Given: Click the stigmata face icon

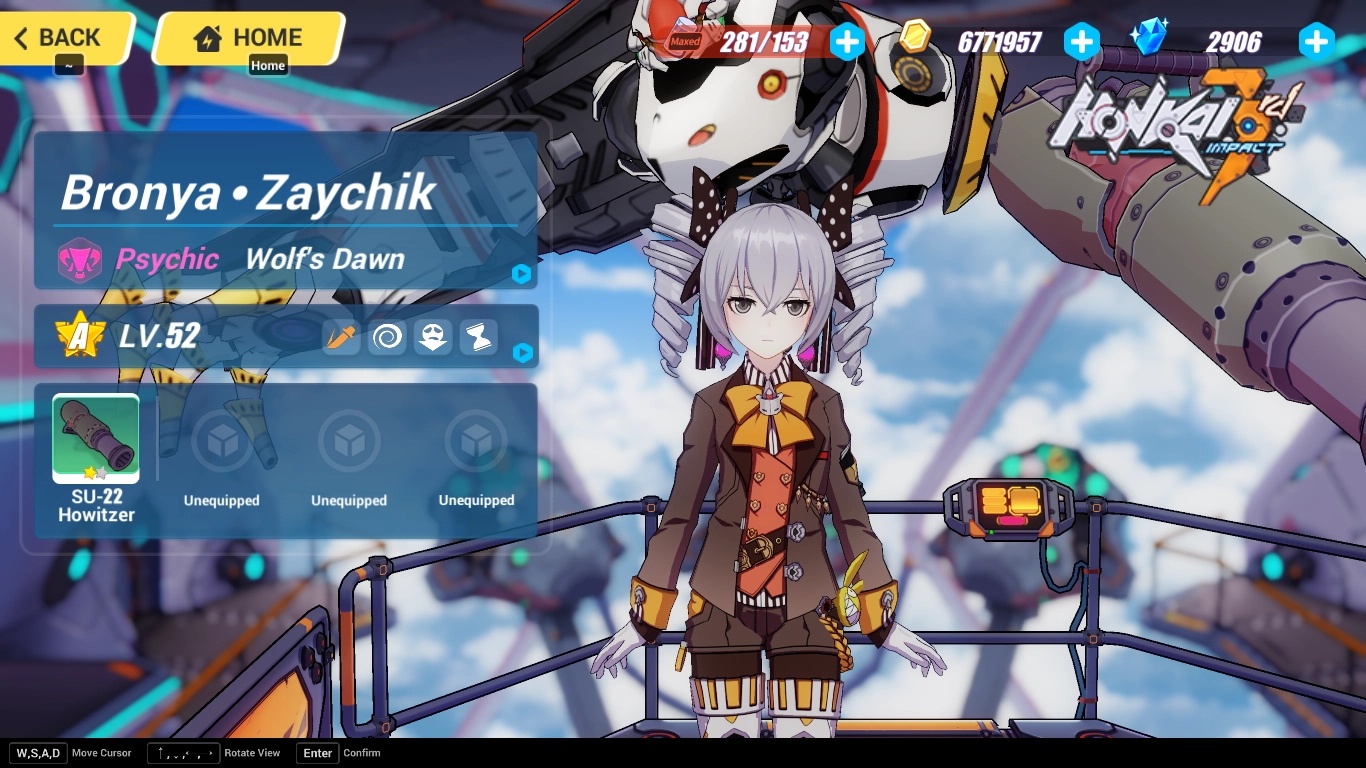Looking at the screenshot, I should coord(433,337).
